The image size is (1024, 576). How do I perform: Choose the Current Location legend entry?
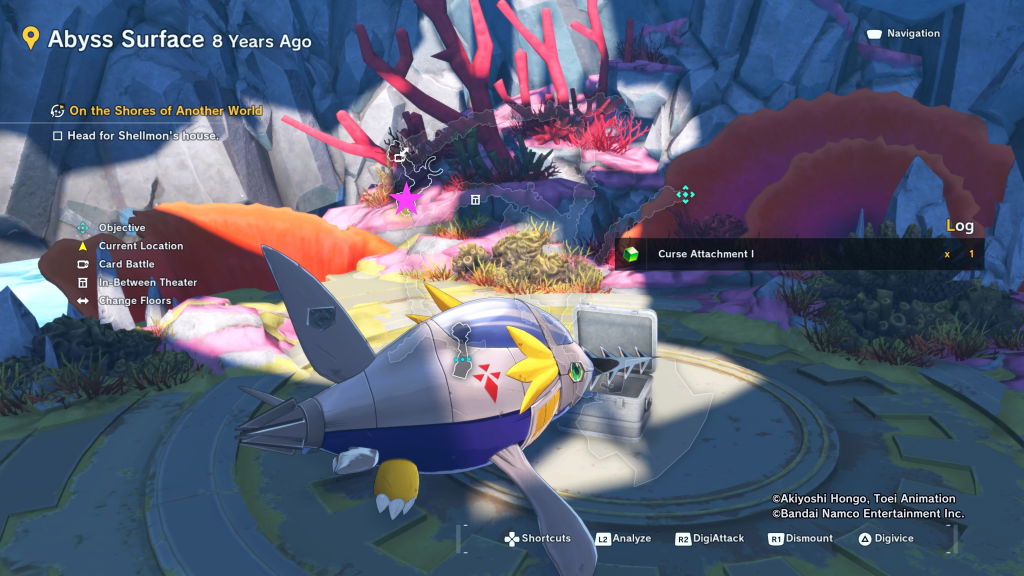(140, 246)
